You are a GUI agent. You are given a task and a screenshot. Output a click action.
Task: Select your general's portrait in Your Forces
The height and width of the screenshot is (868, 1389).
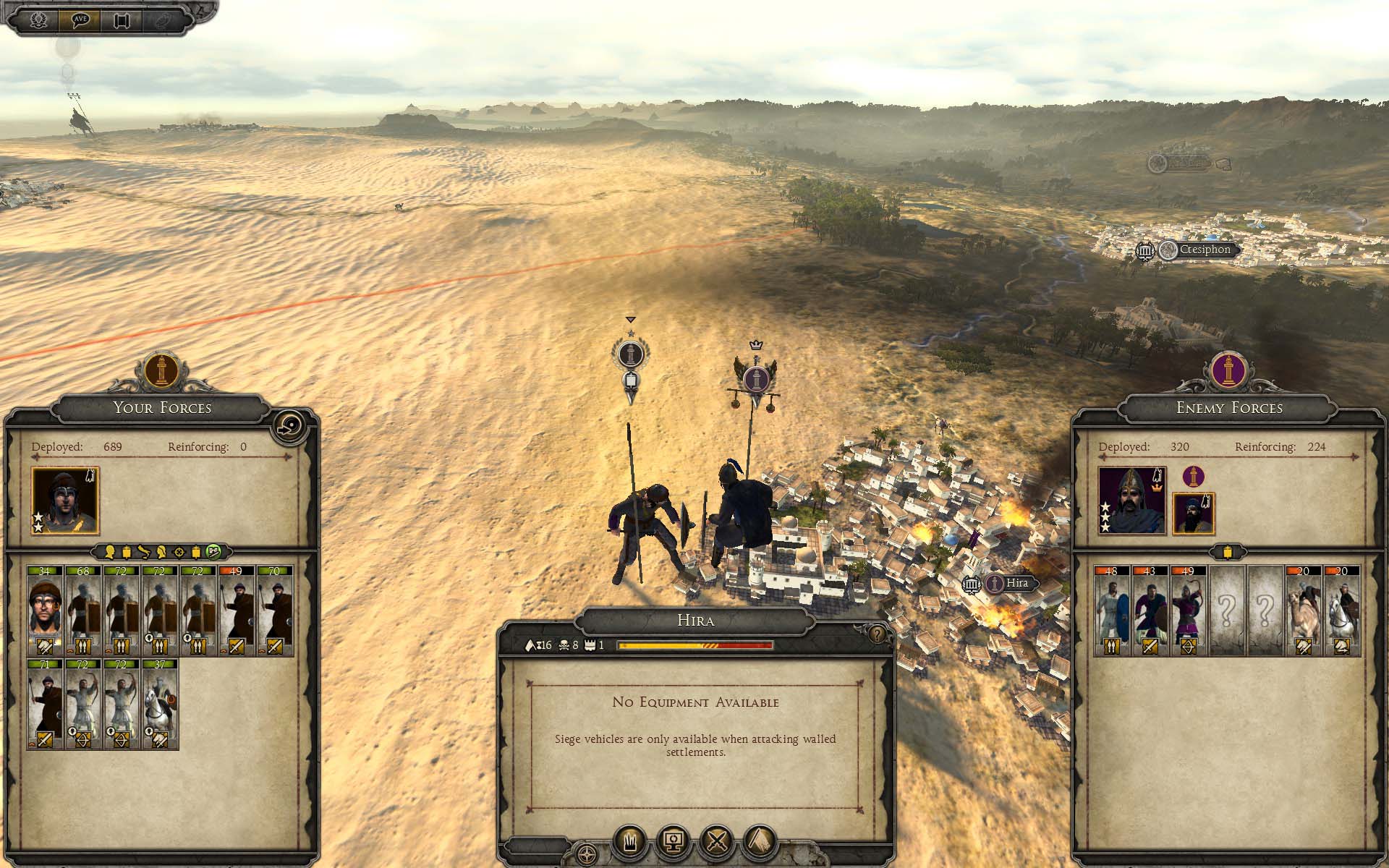click(x=65, y=501)
